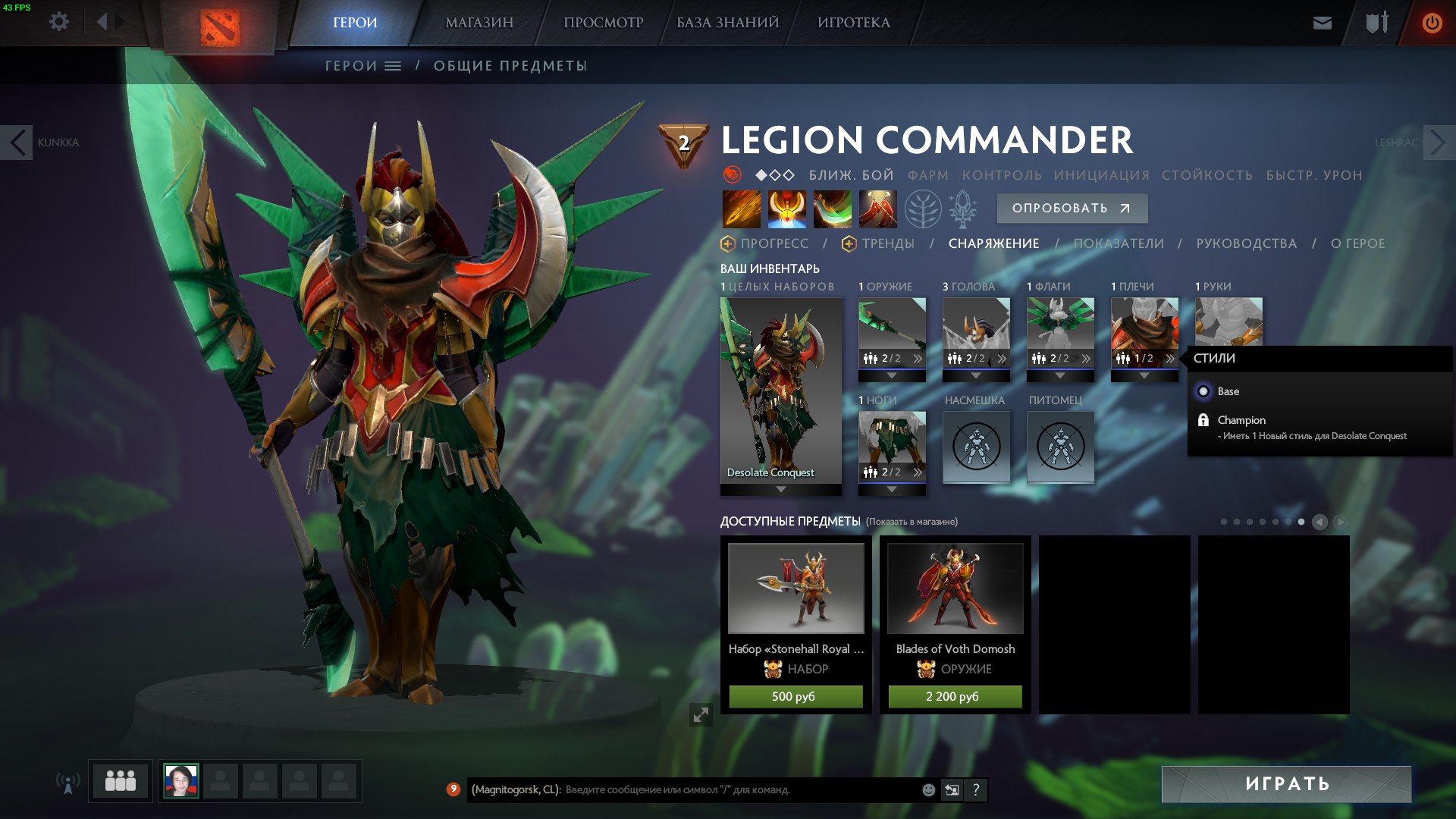Buy Stonehall Royal set for 500 руб

pyautogui.click(x=795, y=696)
